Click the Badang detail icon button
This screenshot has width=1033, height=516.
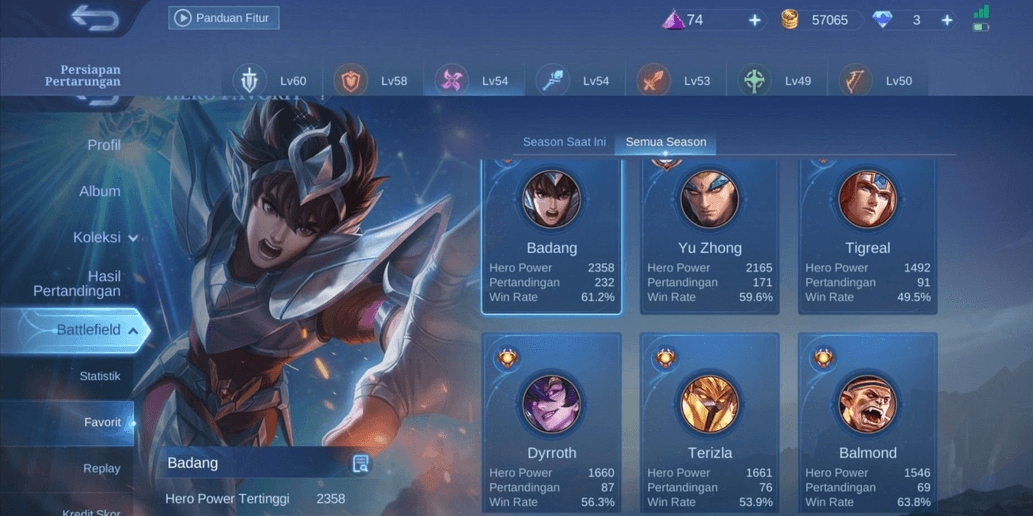tap(361, 463)
